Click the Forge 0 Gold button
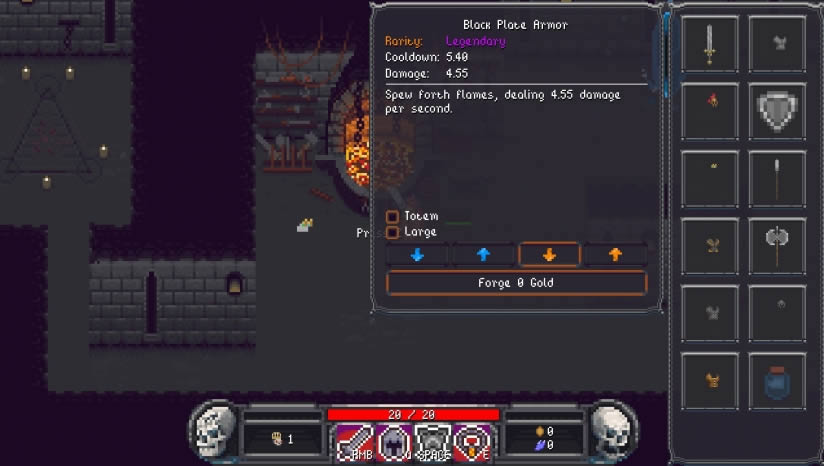The image size is (824, 466). pyautogui.click(x=516, y=283)
